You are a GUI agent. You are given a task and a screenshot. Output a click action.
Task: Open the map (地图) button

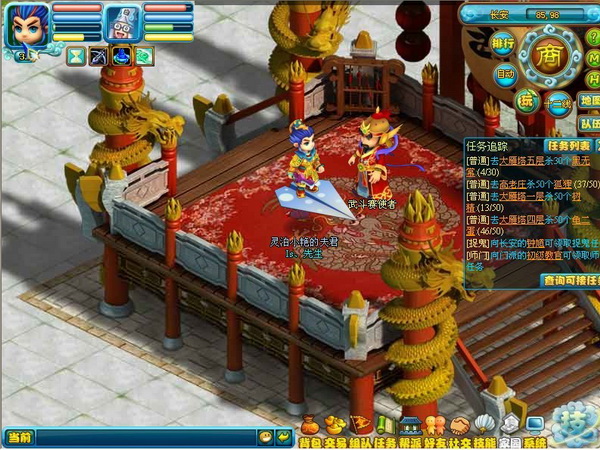(590, 100)
